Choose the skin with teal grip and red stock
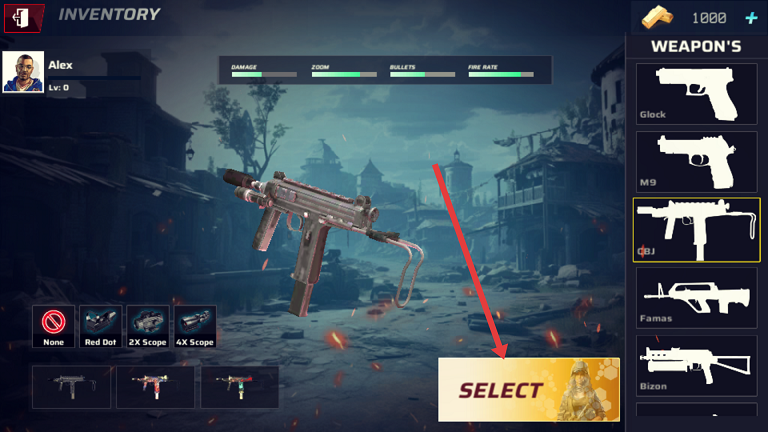Screen dimensions: 768x432 click(x=239, y=387)
